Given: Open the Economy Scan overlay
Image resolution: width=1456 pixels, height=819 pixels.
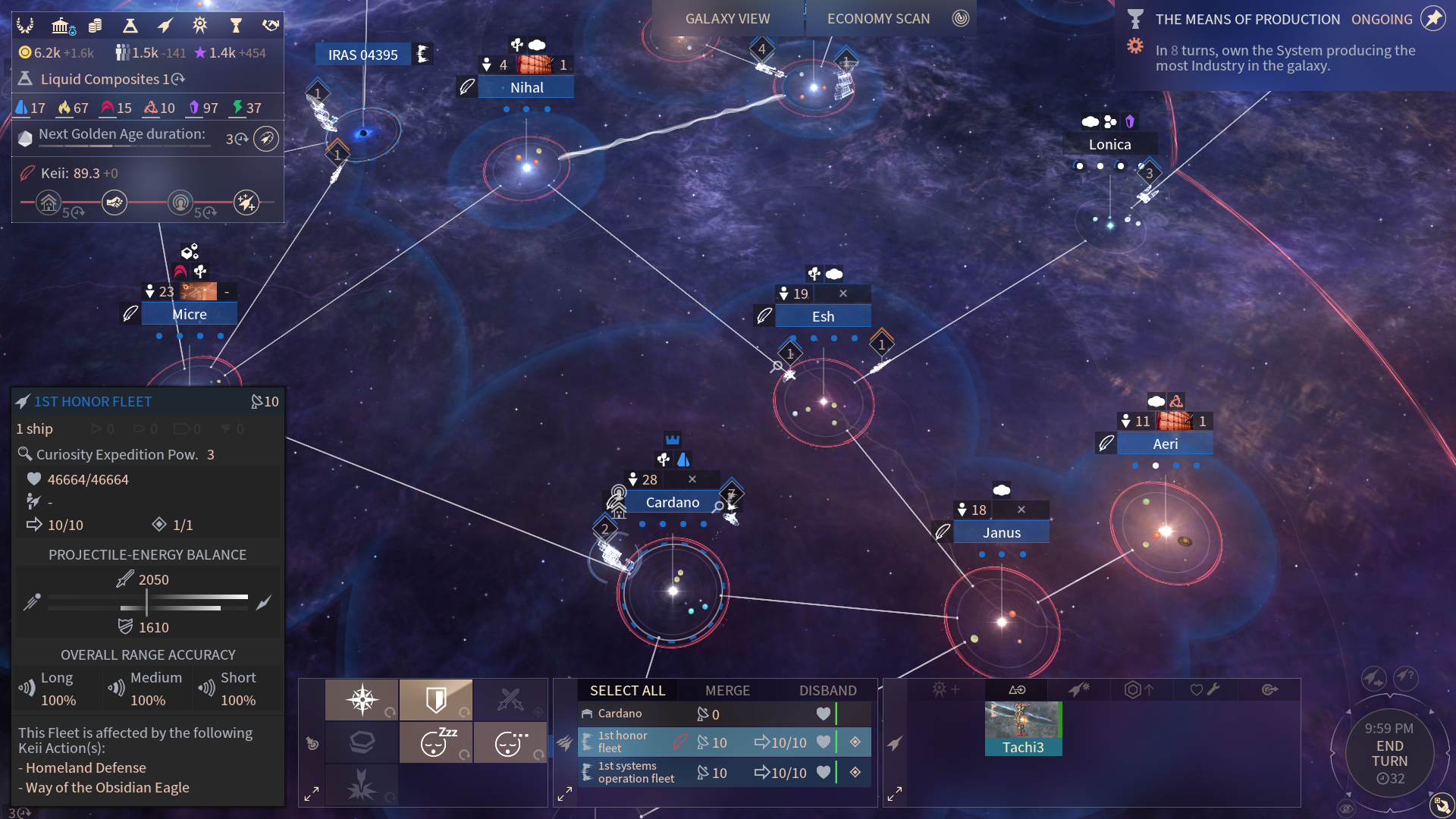Looking at the screenshot, I should click(x=878, y=19).
